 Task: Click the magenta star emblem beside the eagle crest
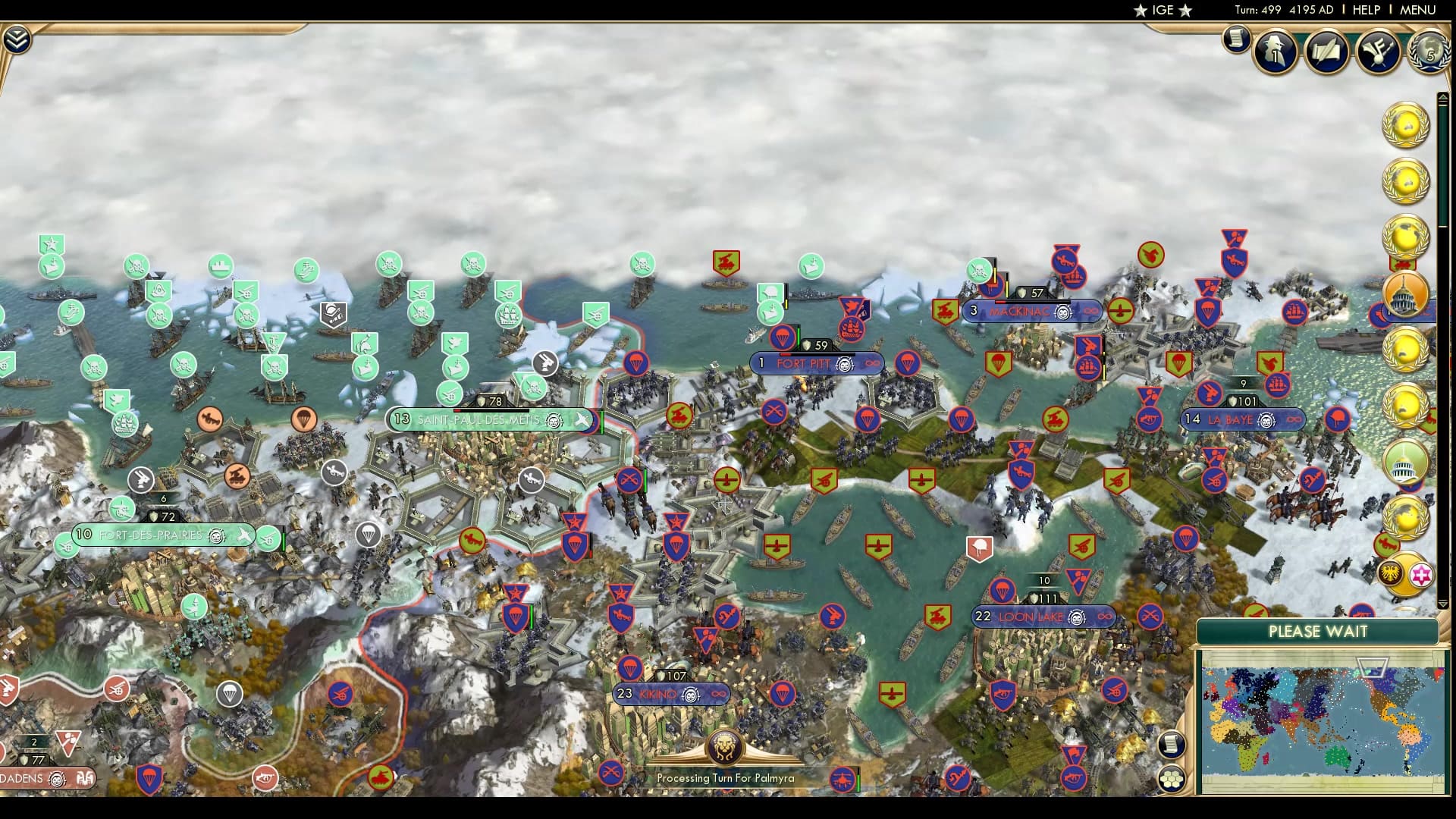[1421, 575]
